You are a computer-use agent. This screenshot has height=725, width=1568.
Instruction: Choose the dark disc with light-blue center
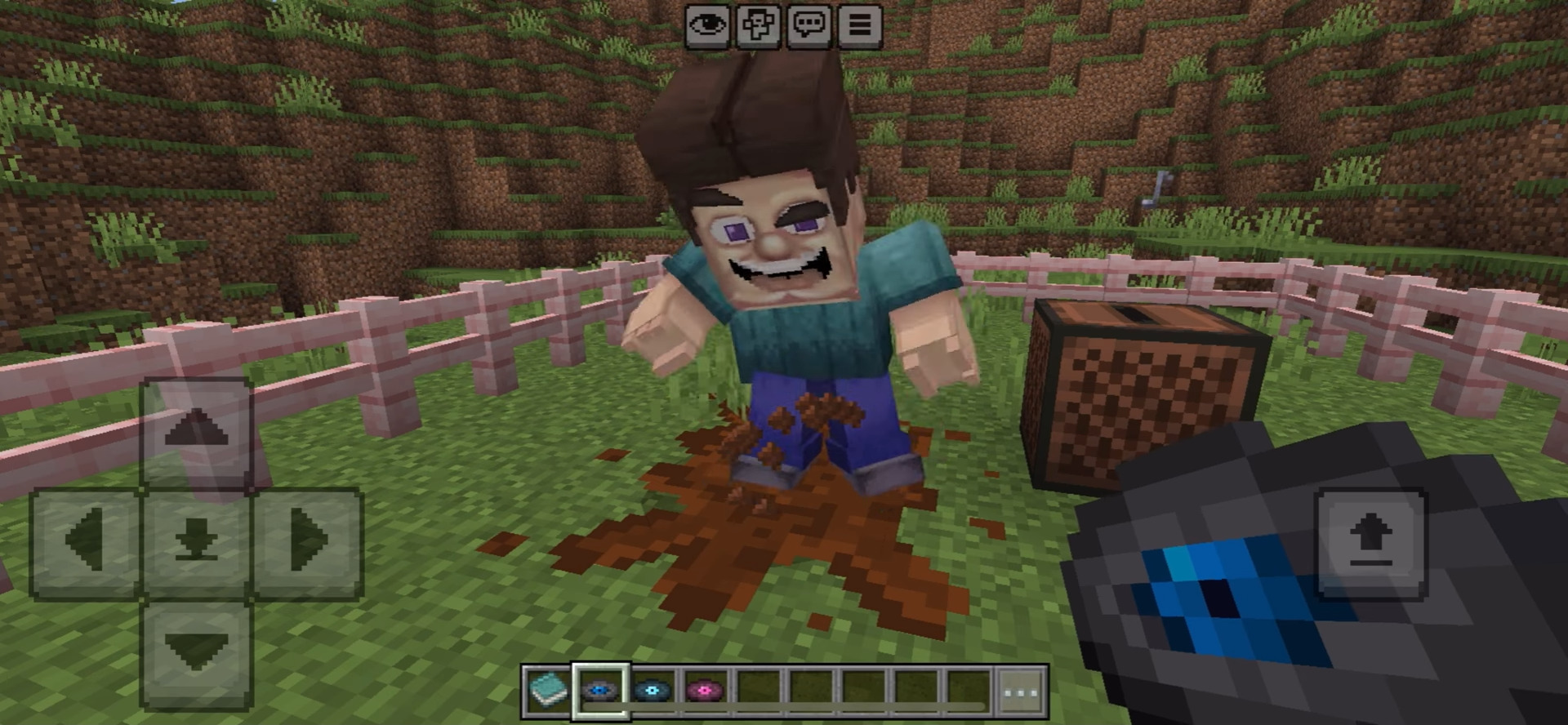coord(653,692)
